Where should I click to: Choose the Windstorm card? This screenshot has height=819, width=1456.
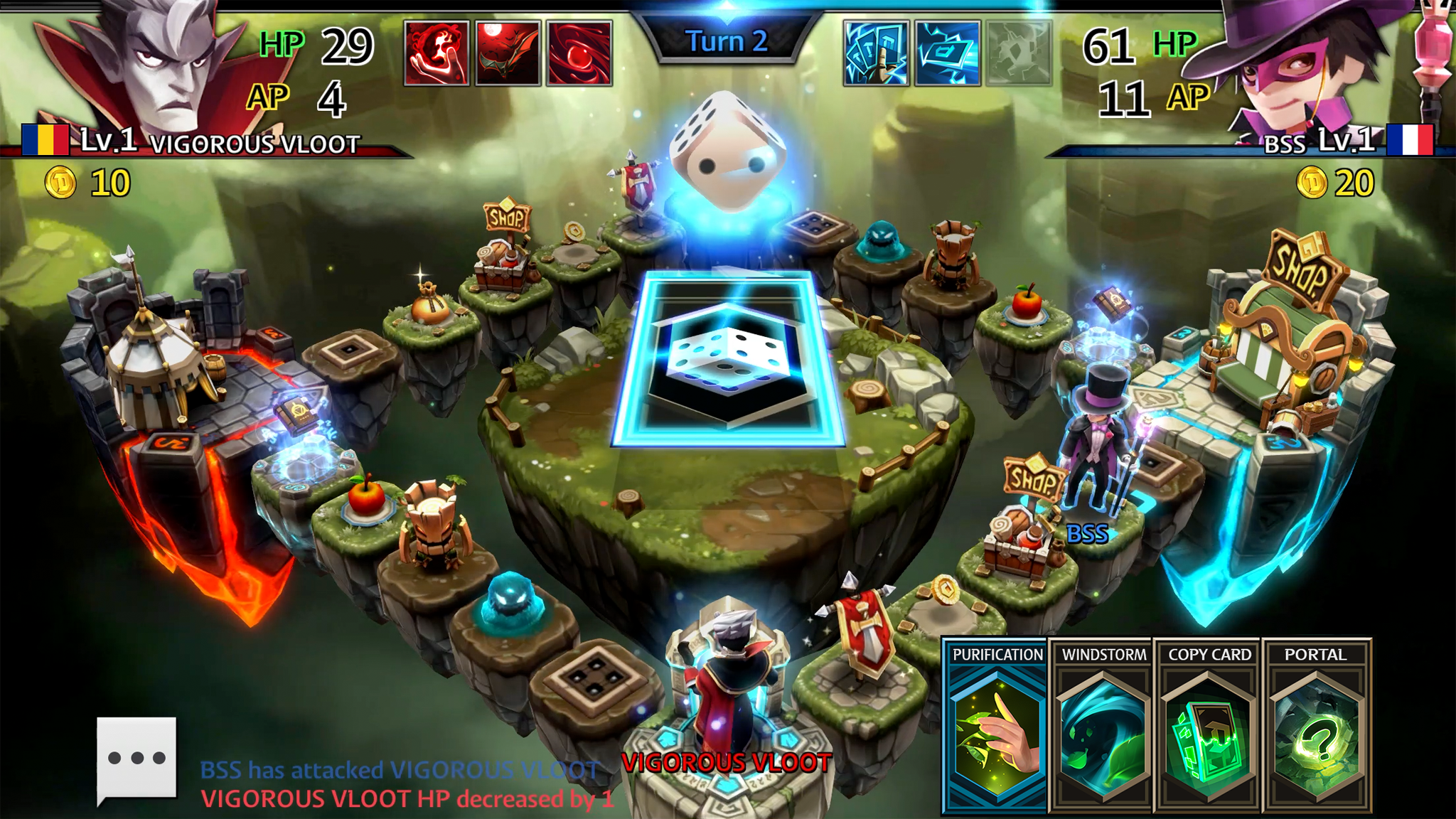point(1103,727)
